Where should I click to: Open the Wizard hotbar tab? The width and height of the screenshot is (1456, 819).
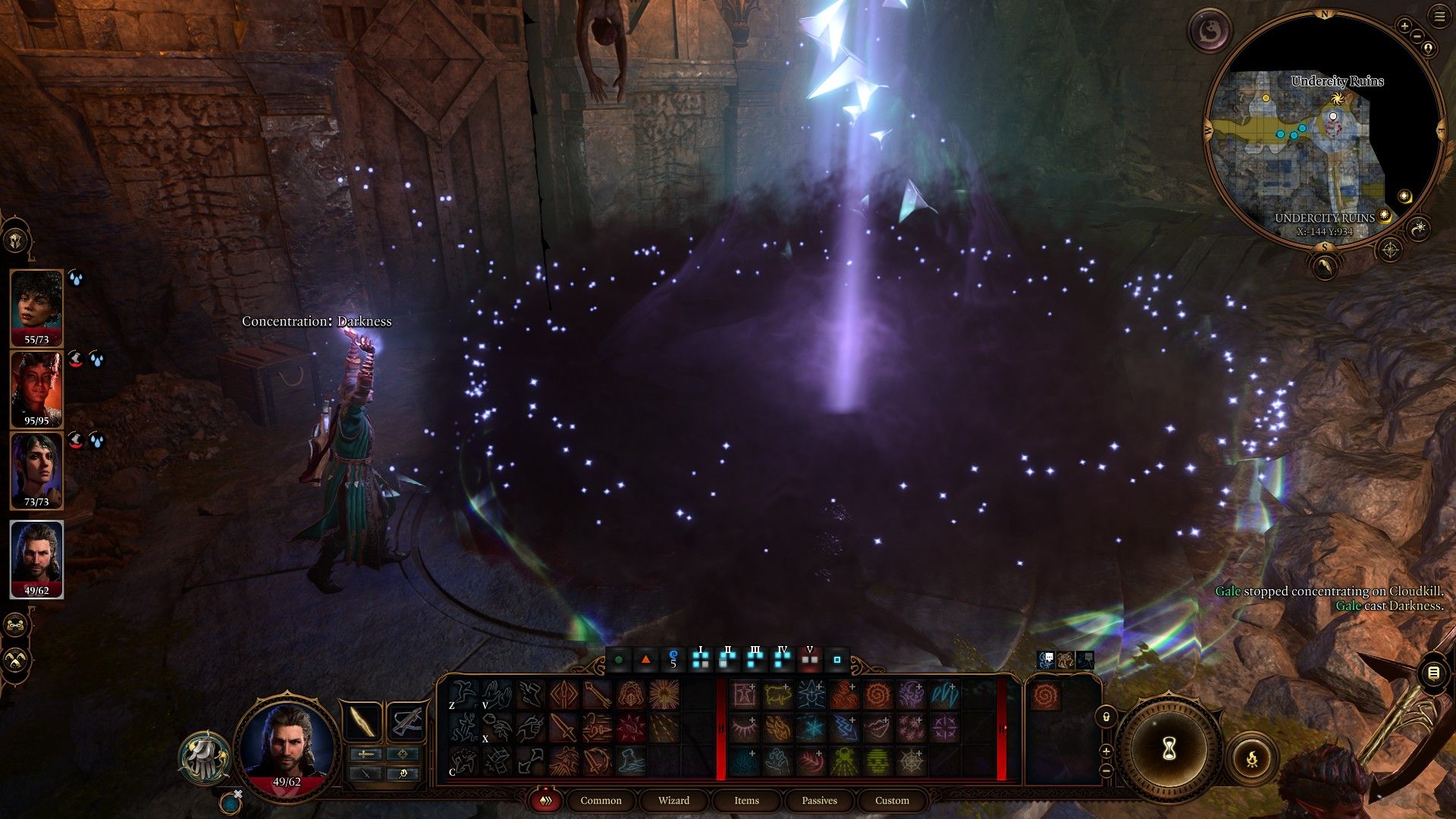pos(673,801)
